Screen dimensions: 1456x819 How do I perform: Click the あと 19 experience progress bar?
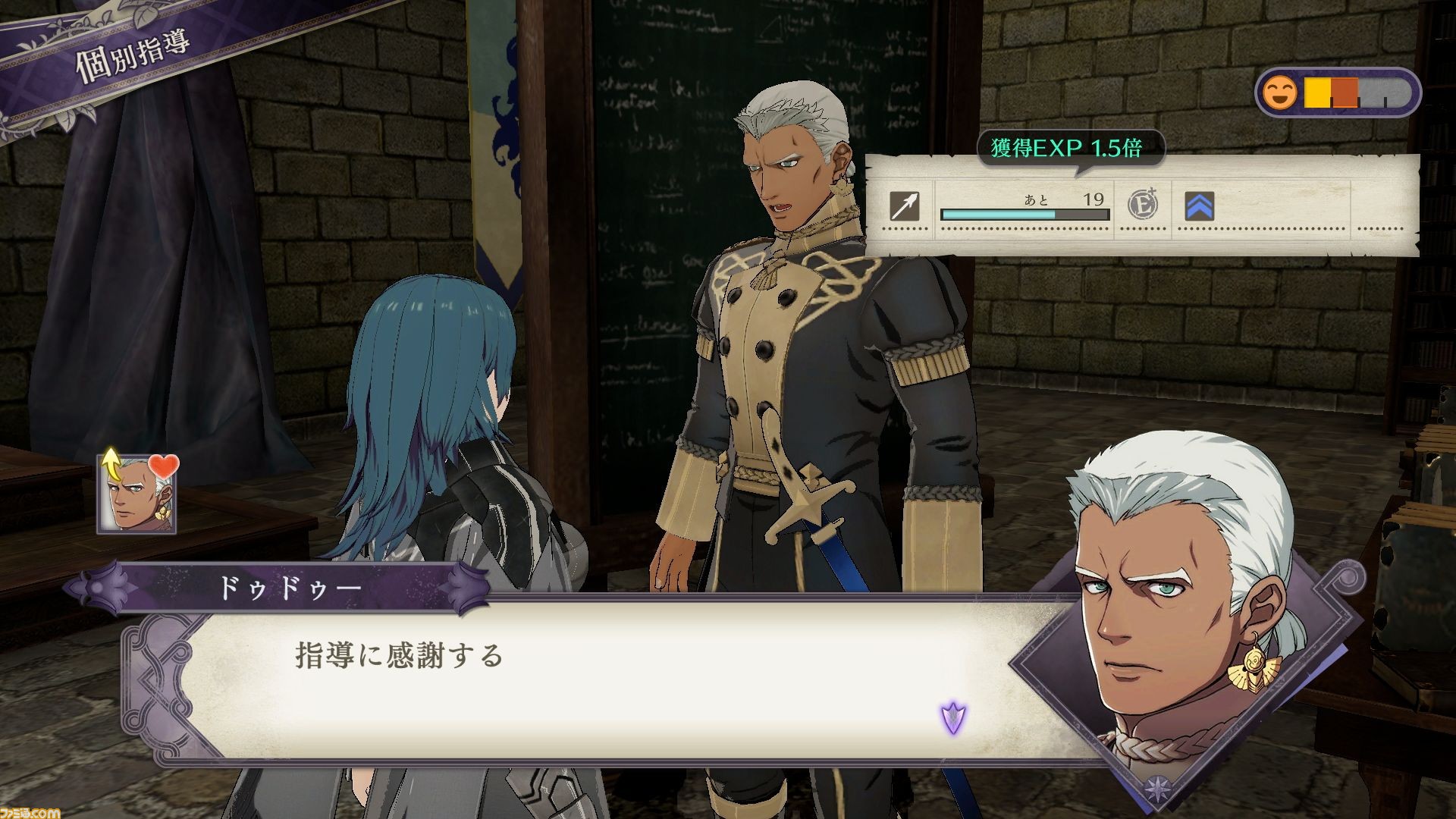point(1025,214)
